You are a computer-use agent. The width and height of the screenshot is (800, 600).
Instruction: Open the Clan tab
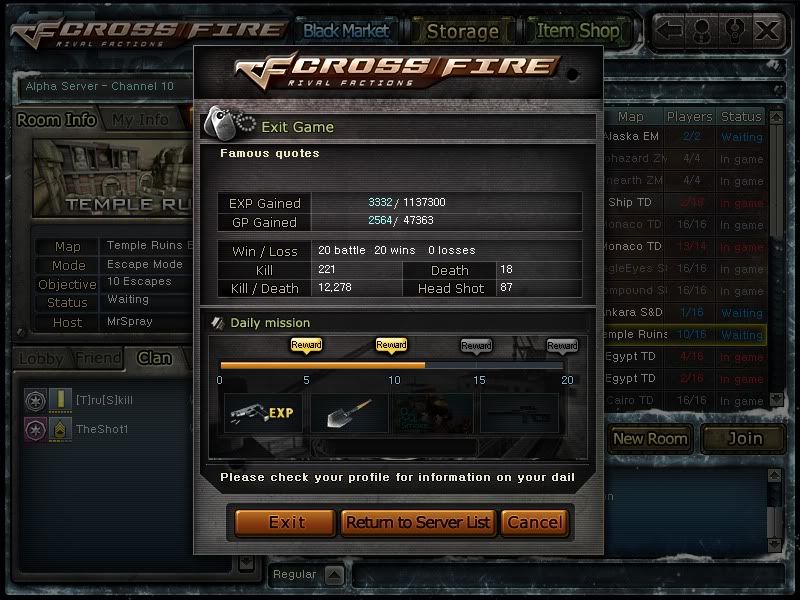[x=154, y=358]
